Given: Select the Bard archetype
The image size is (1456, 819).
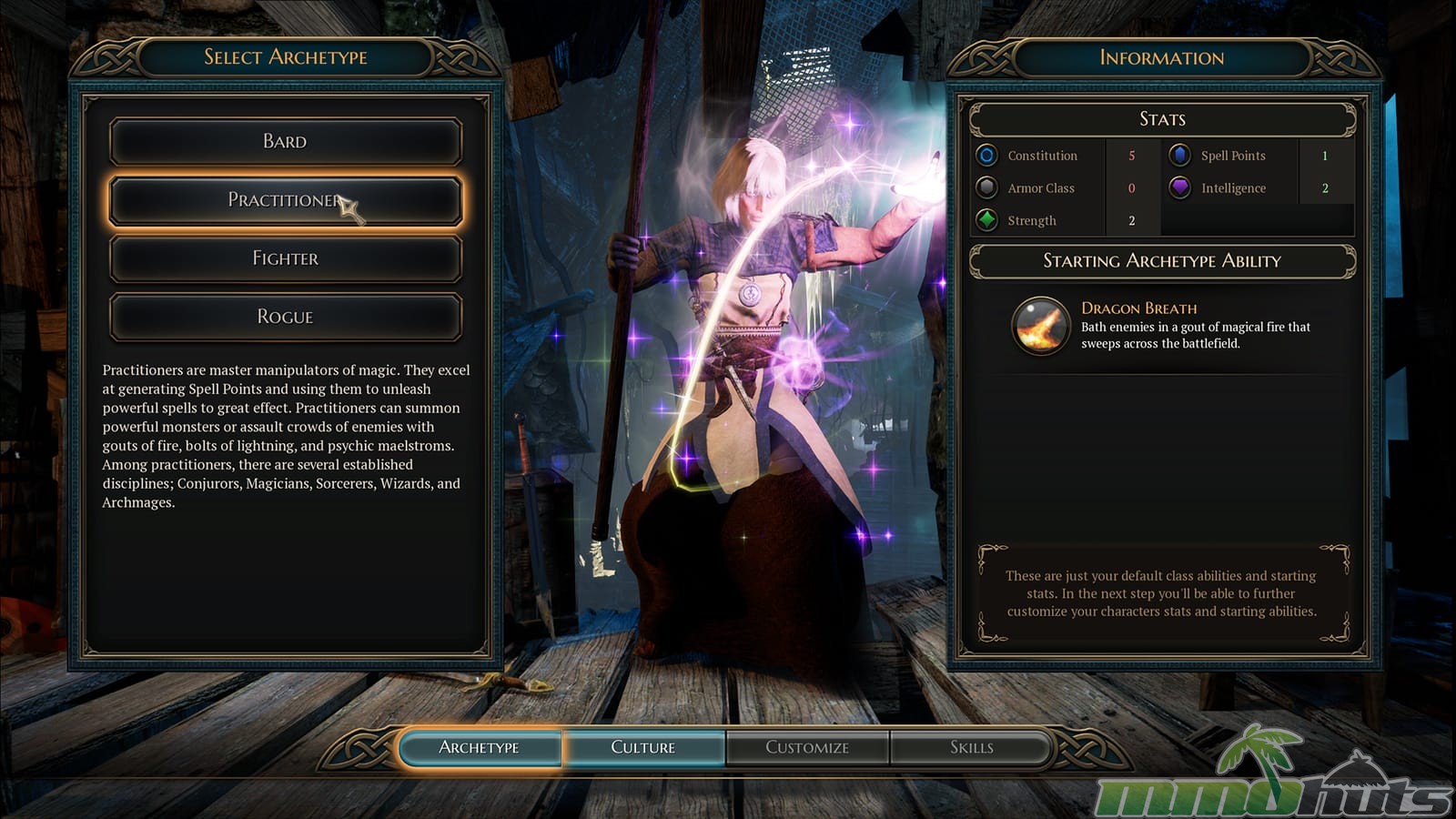Looking at the screenshot, I should [x=285, y=141].
